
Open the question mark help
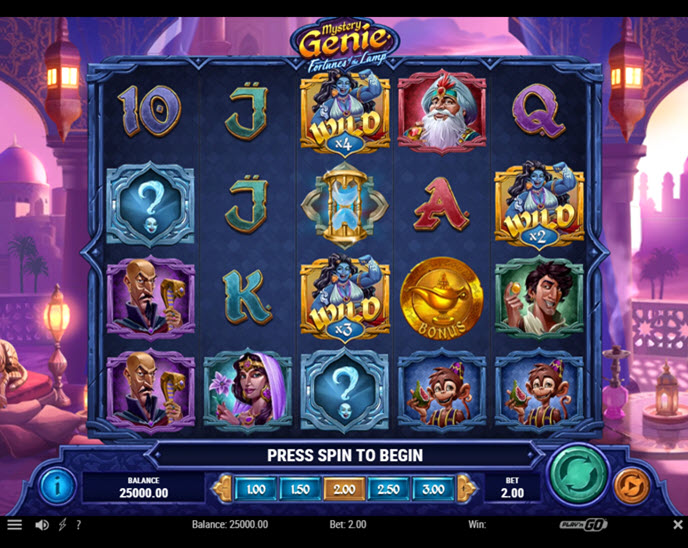78,524
